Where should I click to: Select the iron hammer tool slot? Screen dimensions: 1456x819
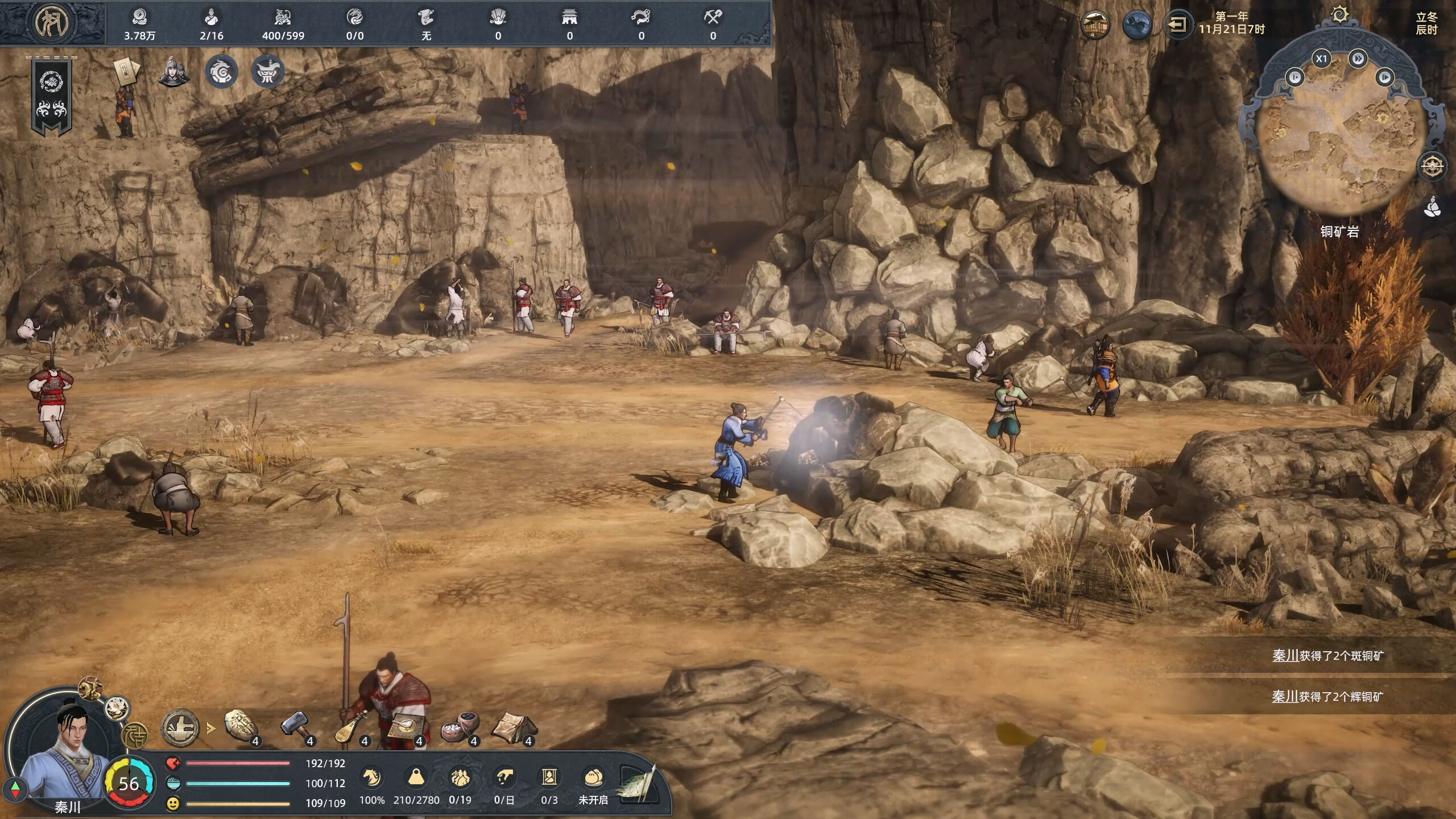295,727
